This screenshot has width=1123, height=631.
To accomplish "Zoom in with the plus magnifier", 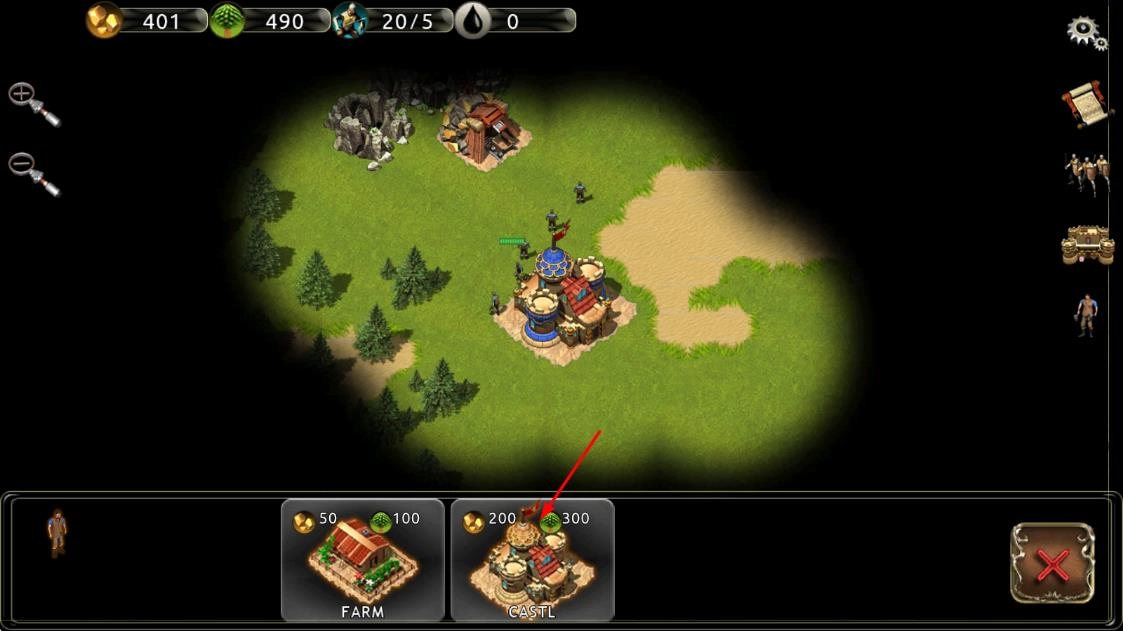I will pyautogui.click(x=33, y=104).
